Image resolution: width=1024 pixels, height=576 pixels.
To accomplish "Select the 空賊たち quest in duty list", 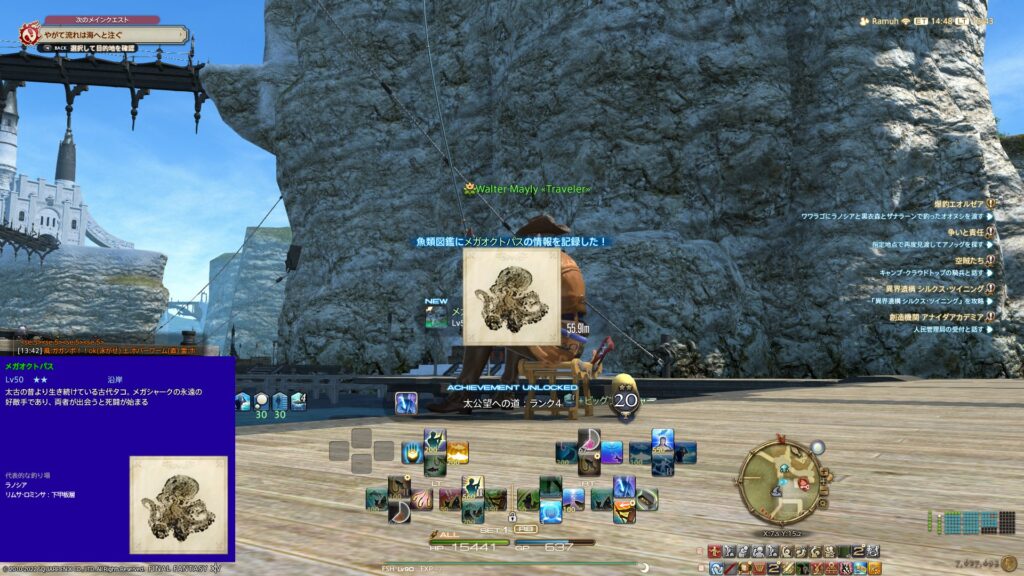I will (x=966, y=260).
